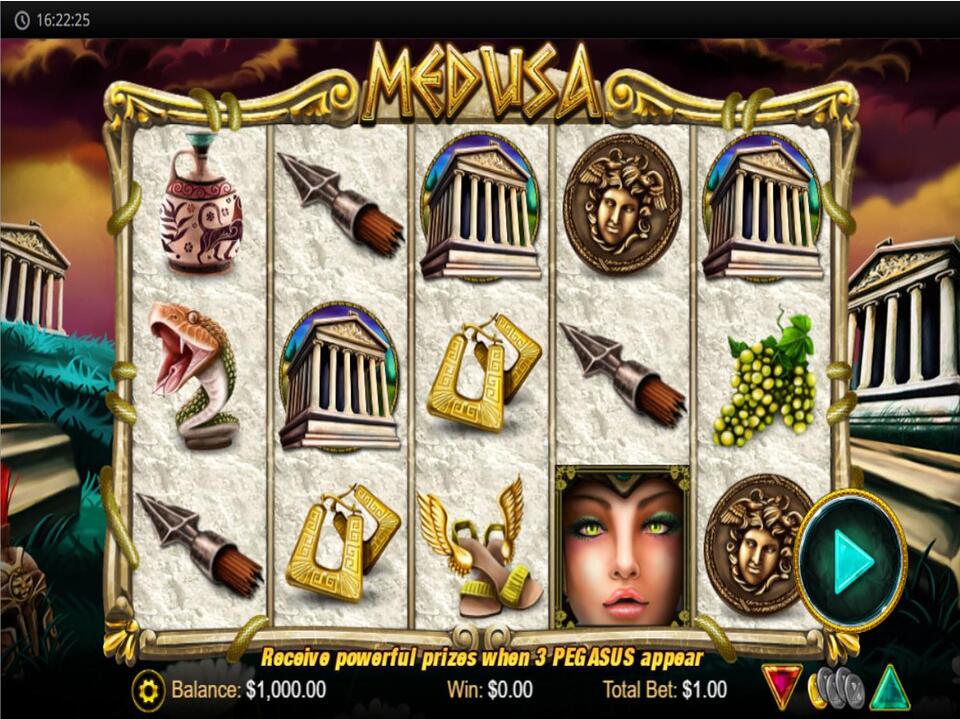Spin the reels with the teal play button
The width and height of the screenshot is (960, 719).
coord(852,561)
